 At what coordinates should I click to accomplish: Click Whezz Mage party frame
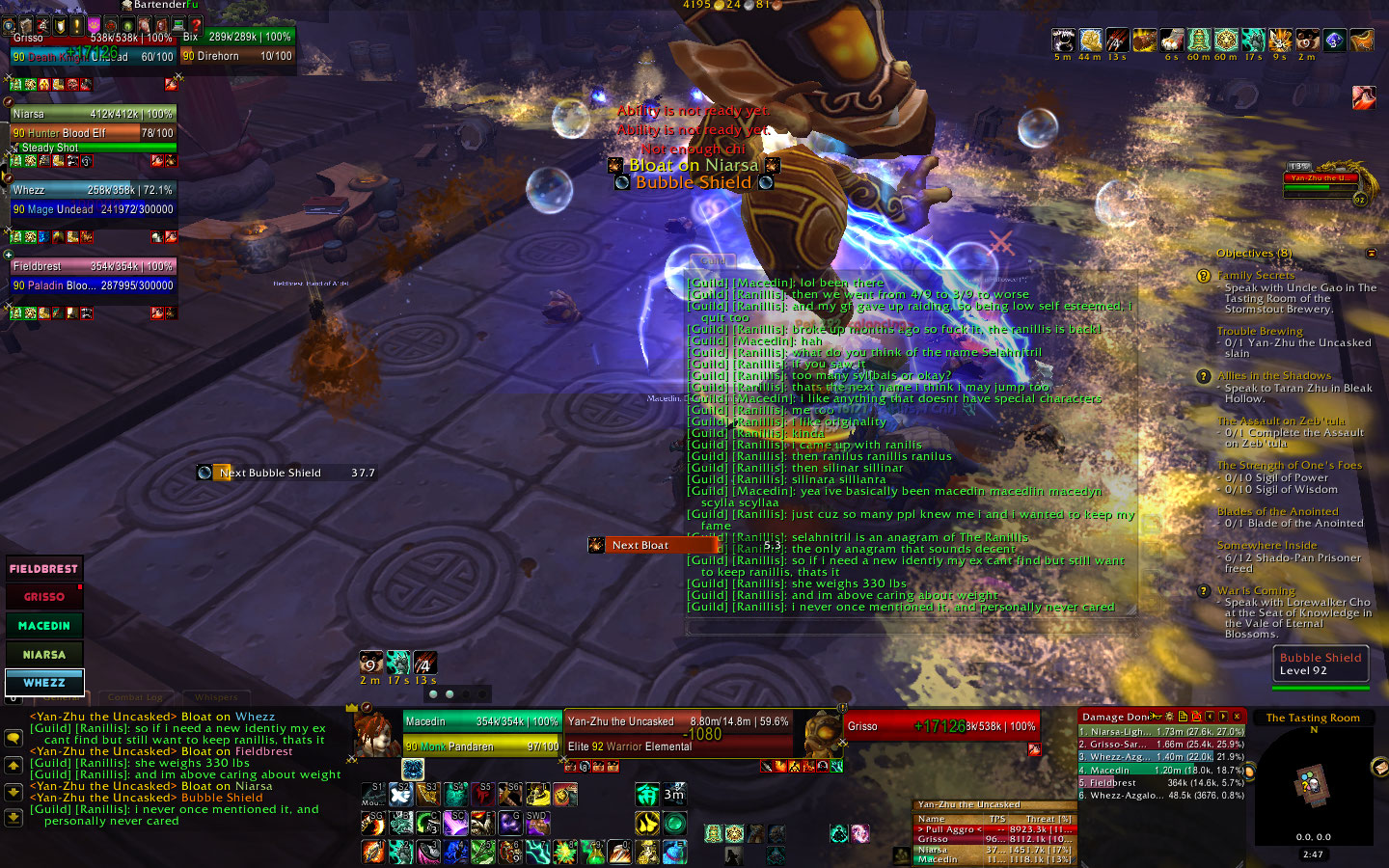93,200
